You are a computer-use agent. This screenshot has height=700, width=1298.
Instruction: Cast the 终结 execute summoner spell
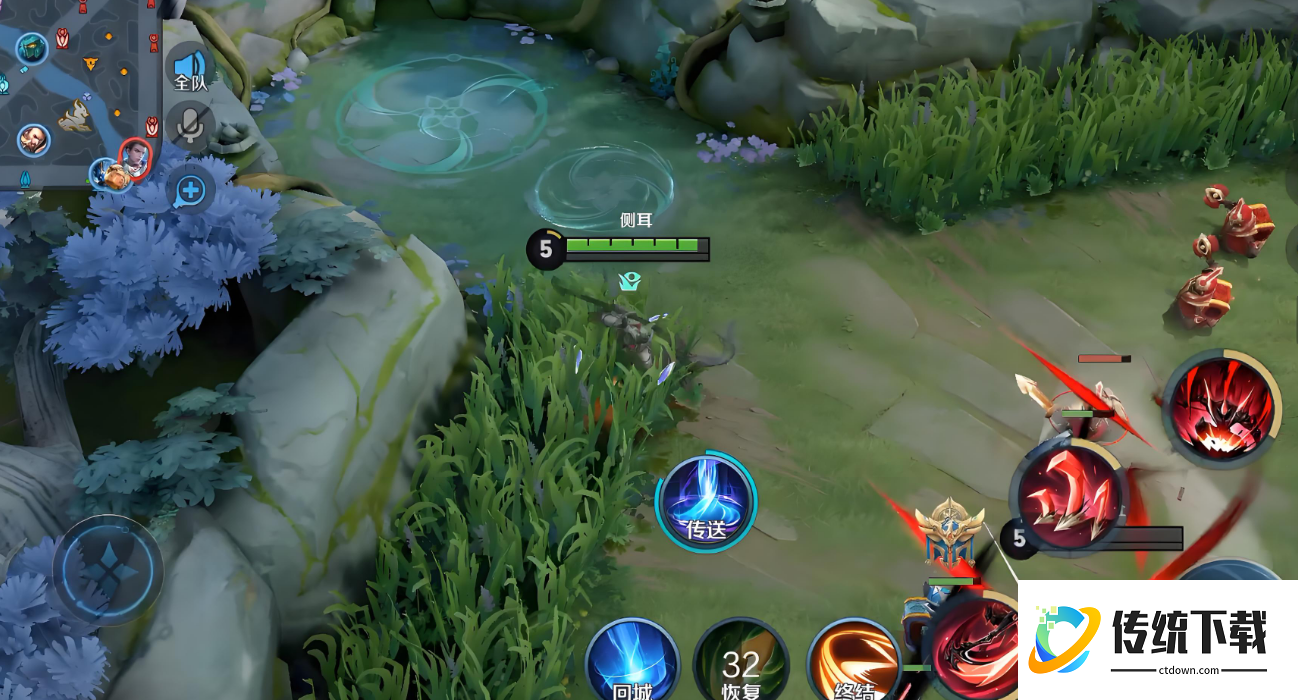(x=853, y=661)
